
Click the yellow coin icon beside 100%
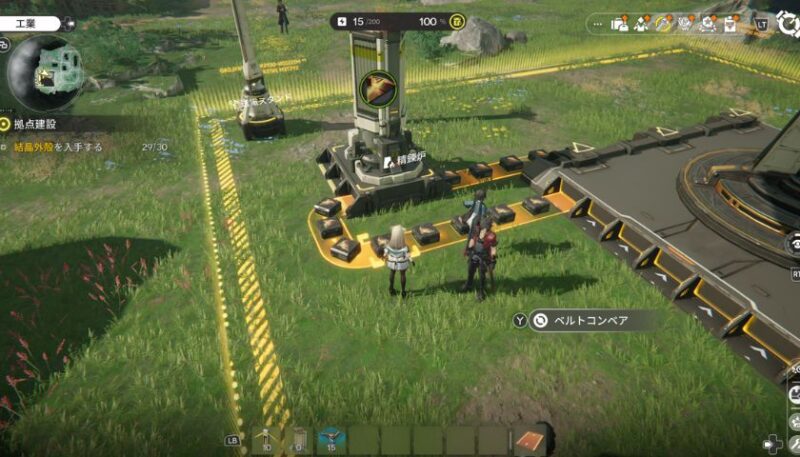click(457, 21)
